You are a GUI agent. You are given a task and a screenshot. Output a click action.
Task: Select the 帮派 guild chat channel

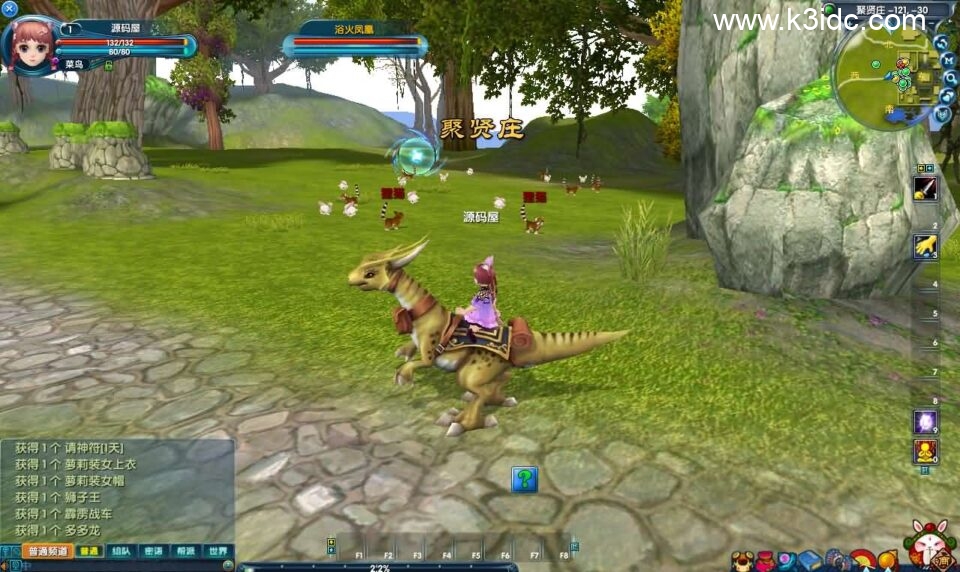185,551
